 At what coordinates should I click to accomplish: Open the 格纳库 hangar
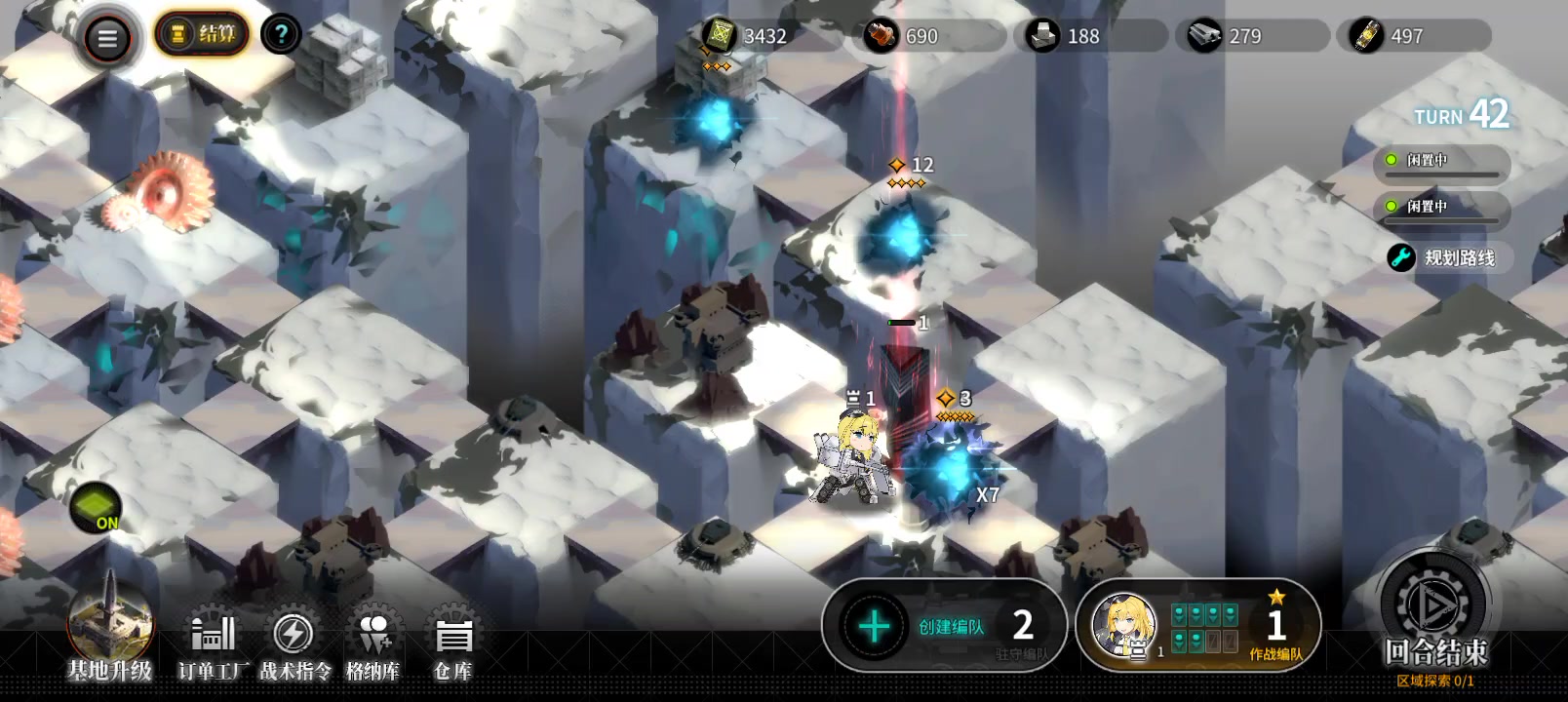click(x=373, y=645)
